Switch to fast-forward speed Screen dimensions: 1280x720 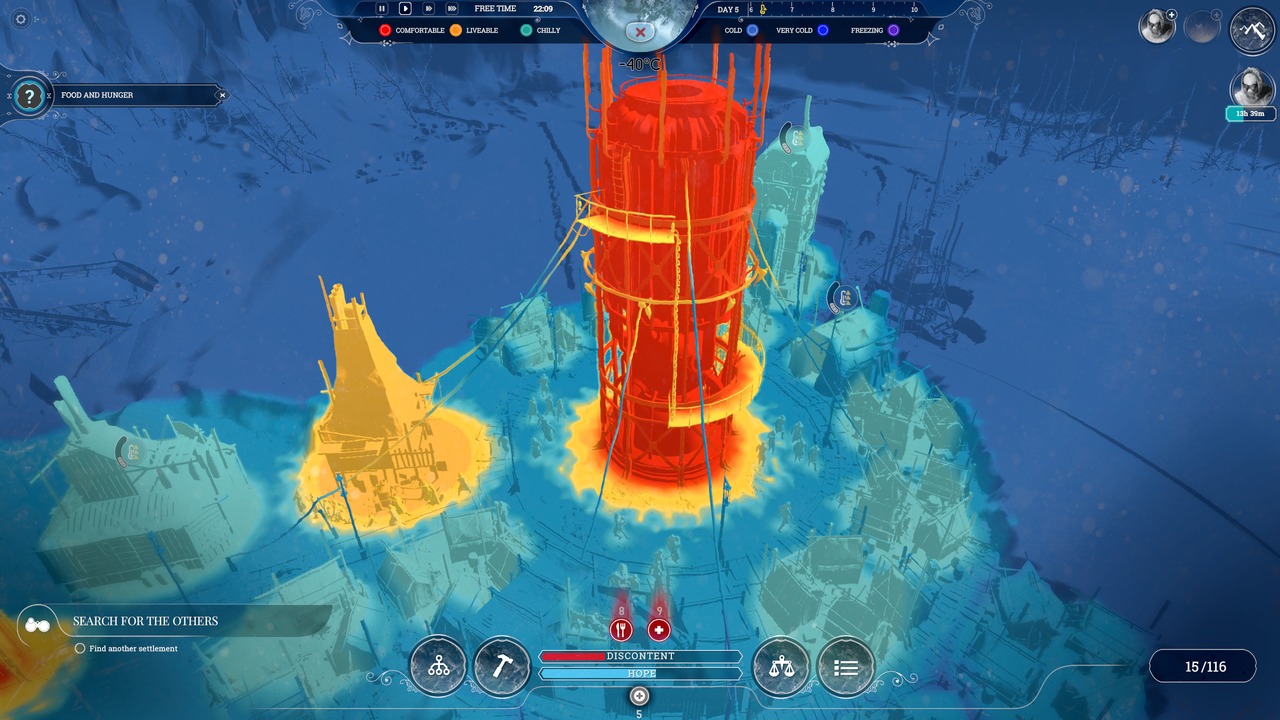tap(428, 8)
